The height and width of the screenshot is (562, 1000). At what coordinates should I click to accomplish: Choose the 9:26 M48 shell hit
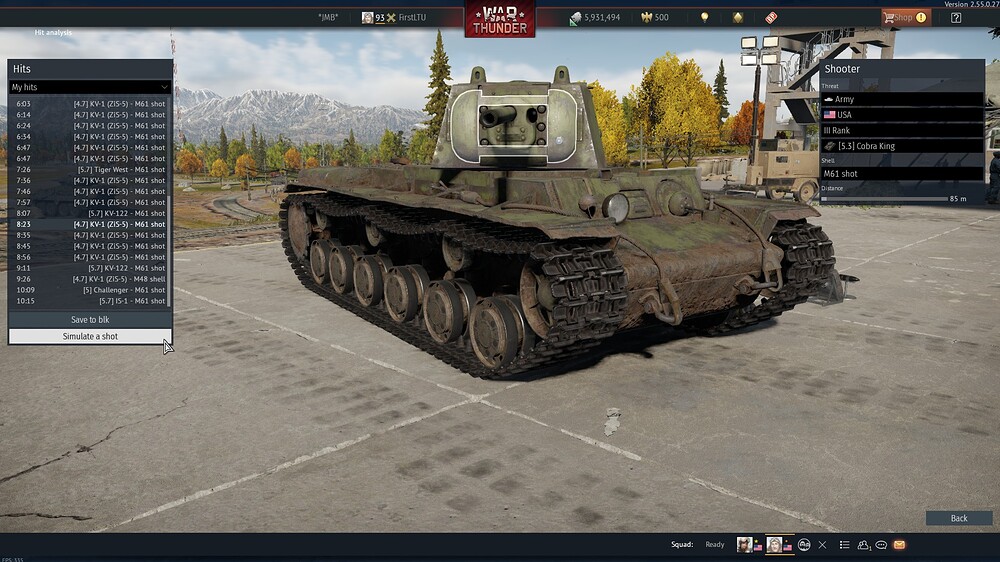(x=90, y=279)
